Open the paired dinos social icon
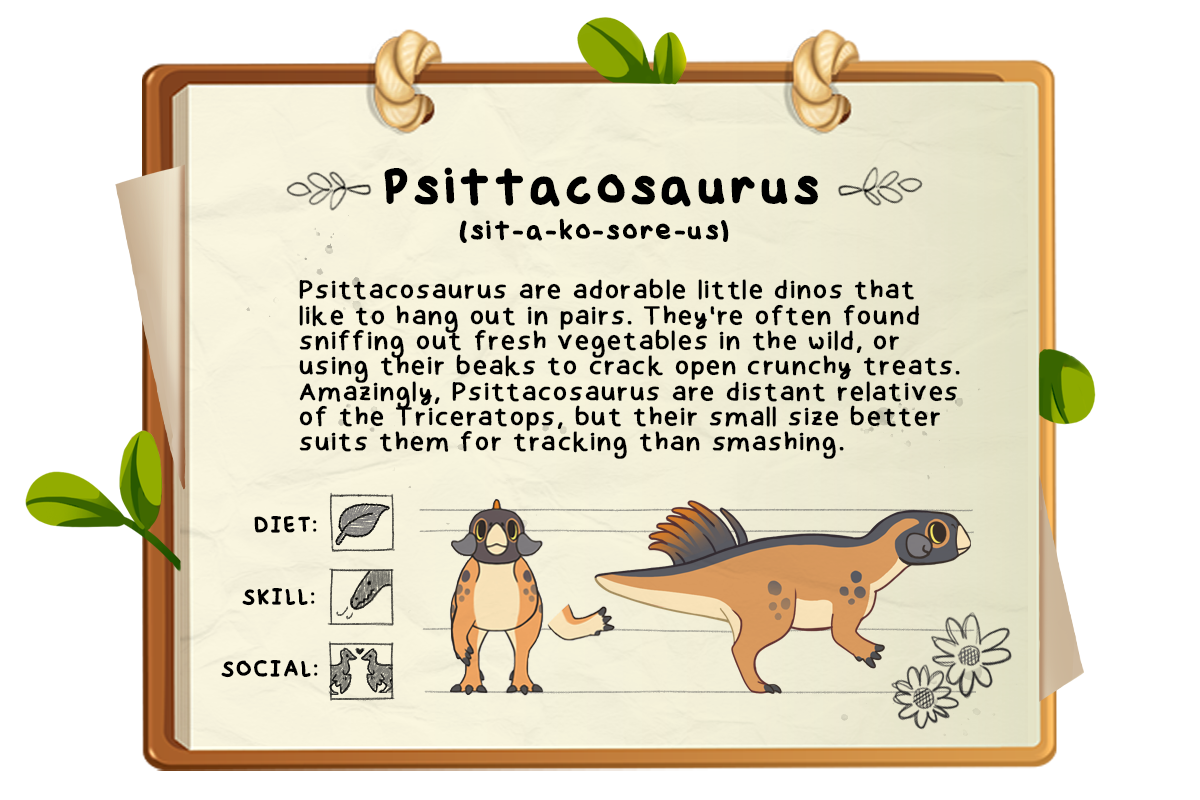 [361, 670]
